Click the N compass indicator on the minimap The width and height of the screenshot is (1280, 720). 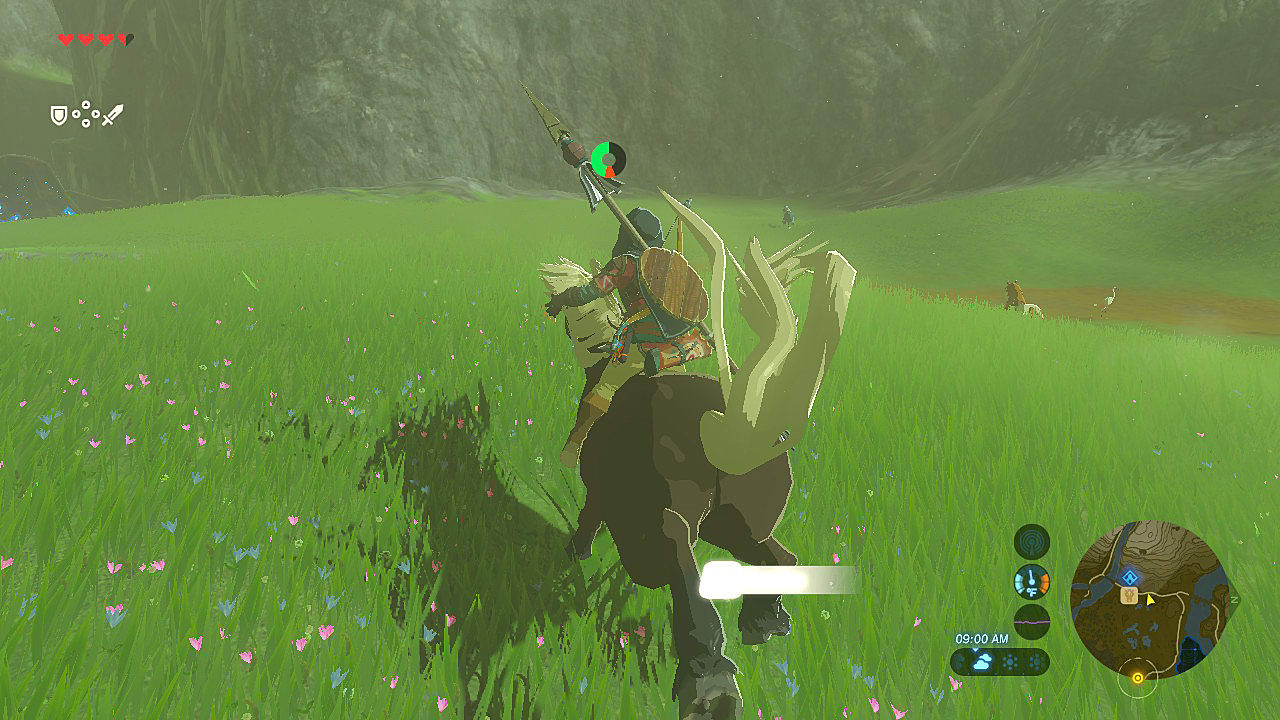[1233, 598]
